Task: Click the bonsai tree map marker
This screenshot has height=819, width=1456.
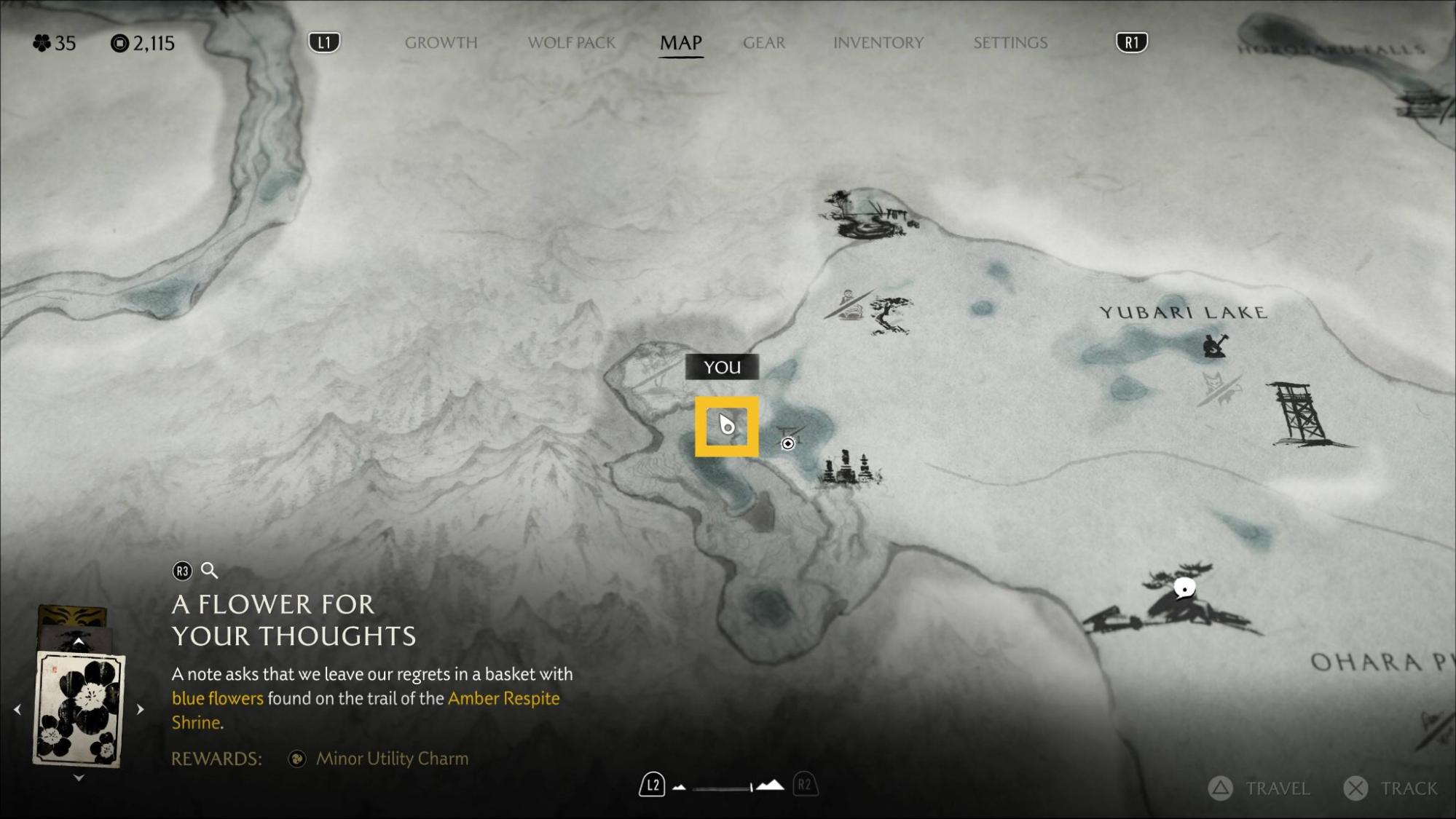Action: point(891,314)
